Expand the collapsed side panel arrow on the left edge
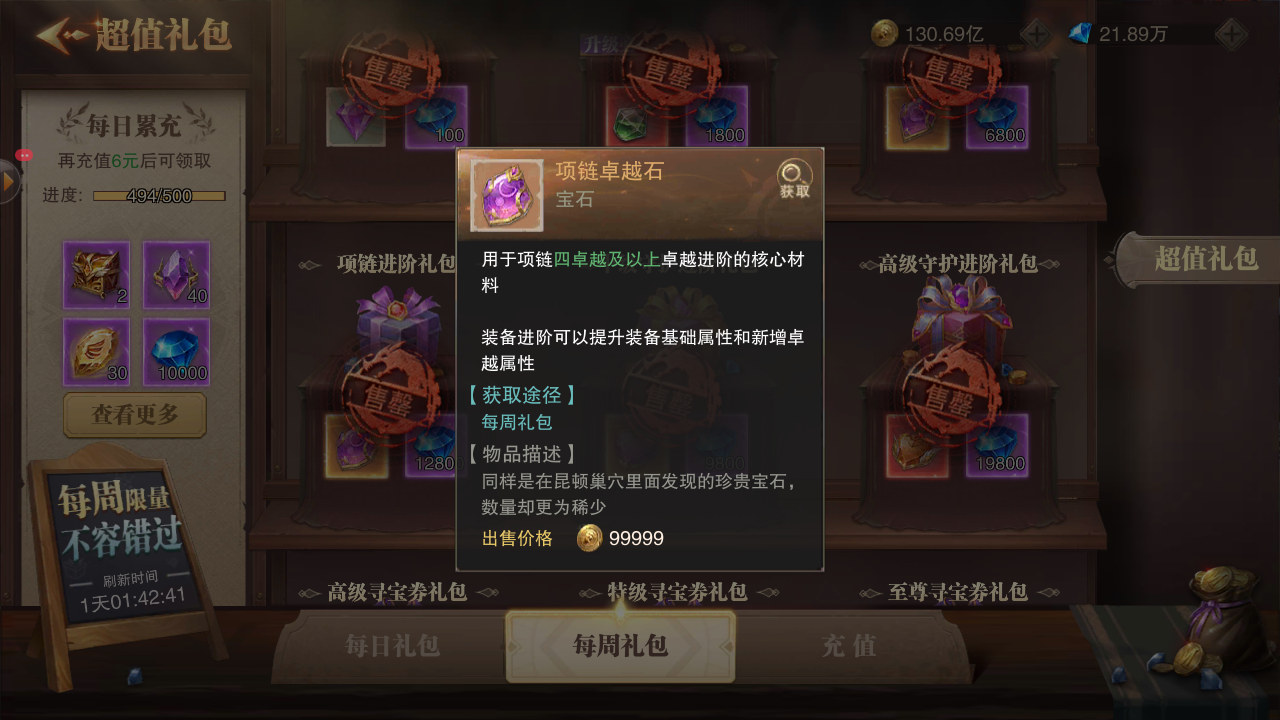This screenshot has height=720, width=1280. coord(8,183)
